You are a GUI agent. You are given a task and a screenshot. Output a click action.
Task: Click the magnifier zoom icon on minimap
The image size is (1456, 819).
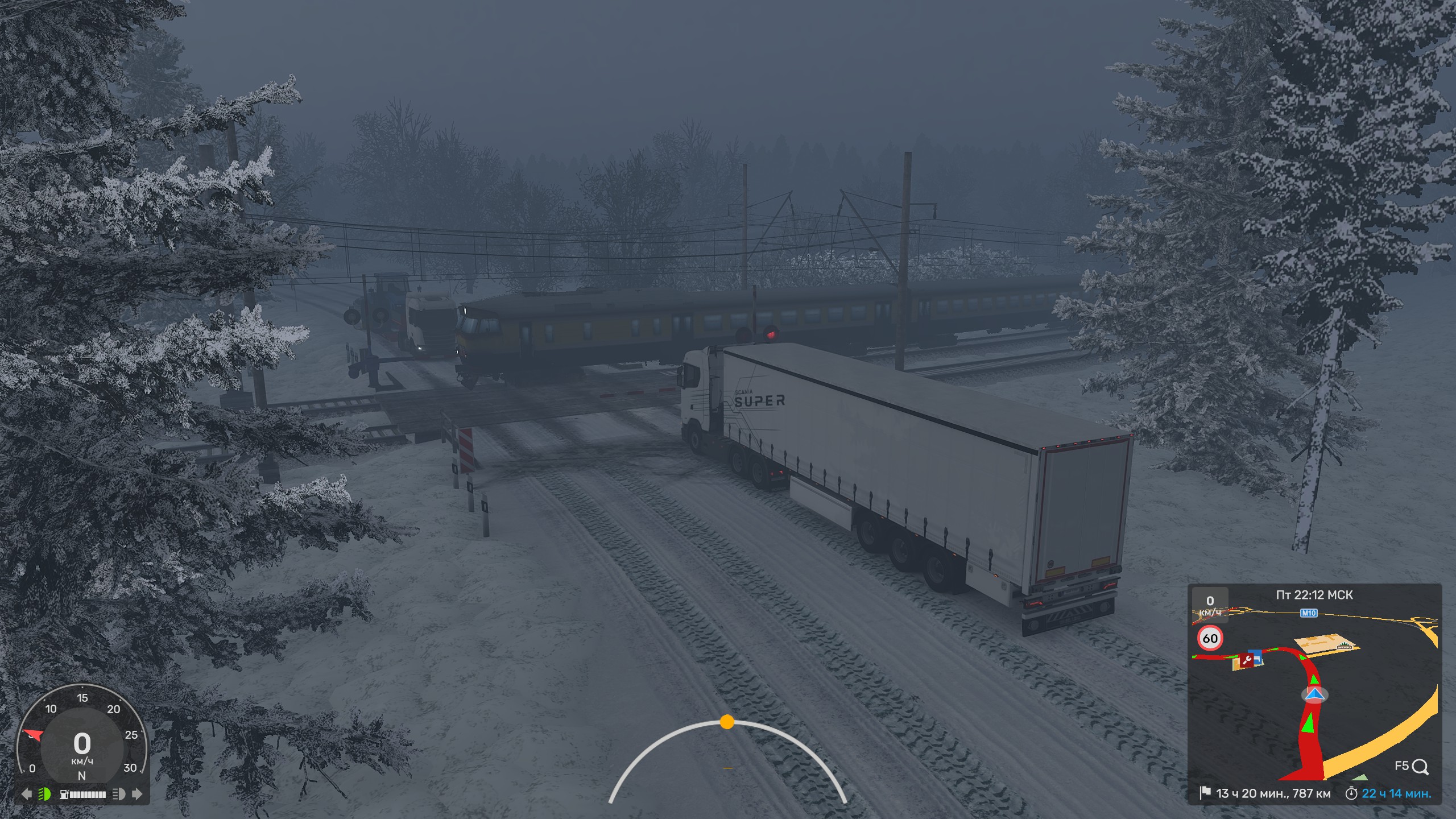pos(1420,767)
